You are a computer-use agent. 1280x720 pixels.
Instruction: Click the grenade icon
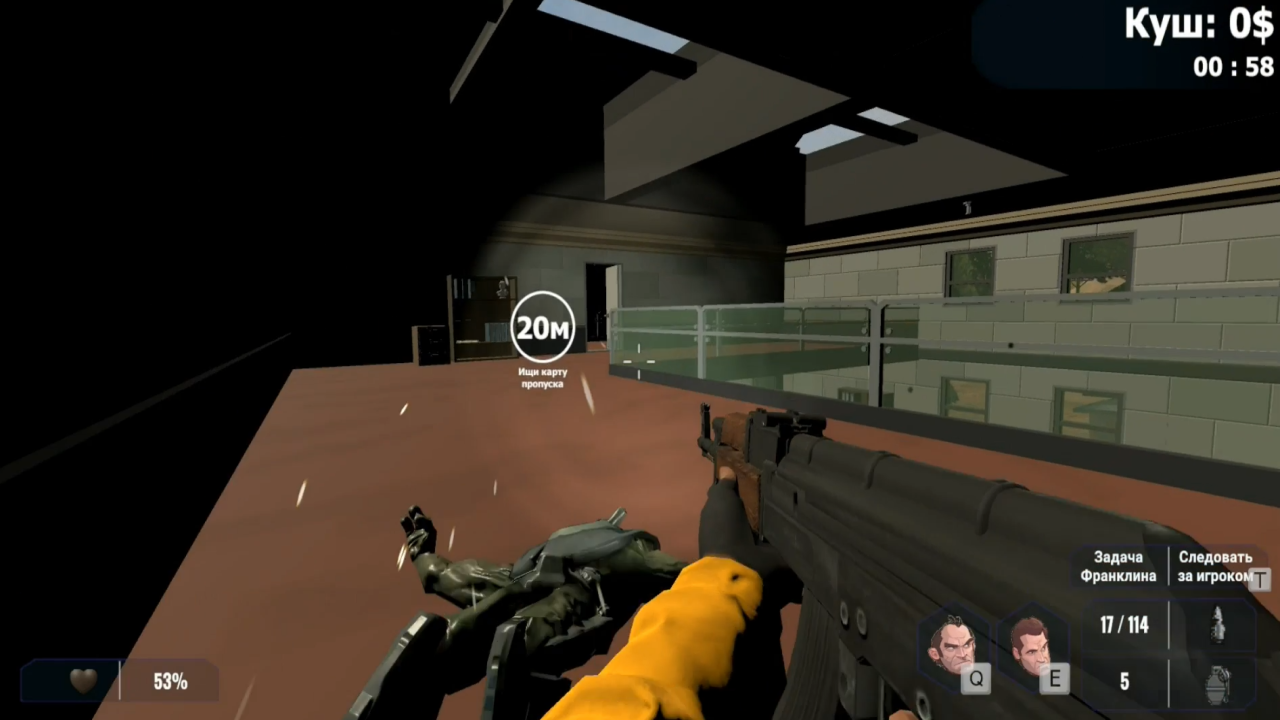pyautogui.click(x=1218, y=685)
